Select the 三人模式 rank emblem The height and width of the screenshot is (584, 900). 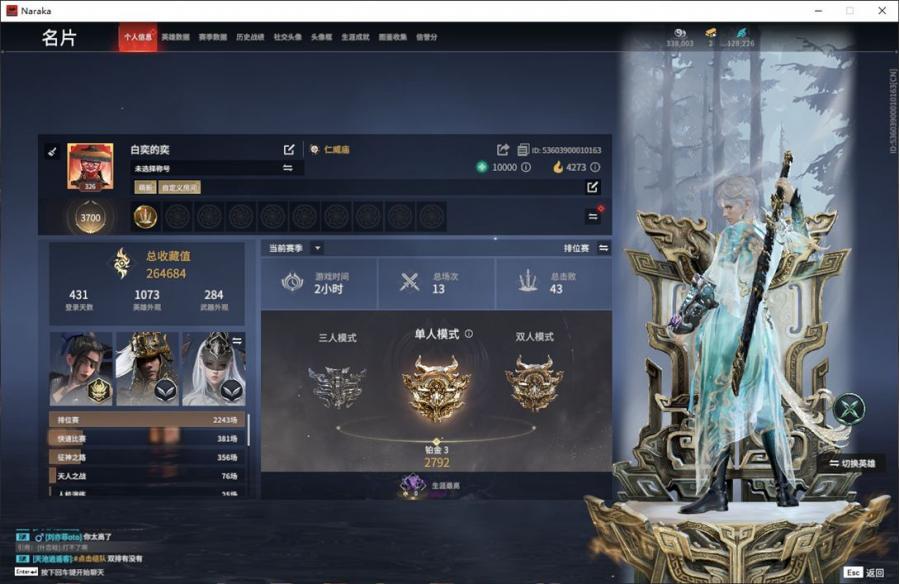(x=336, y=386)
